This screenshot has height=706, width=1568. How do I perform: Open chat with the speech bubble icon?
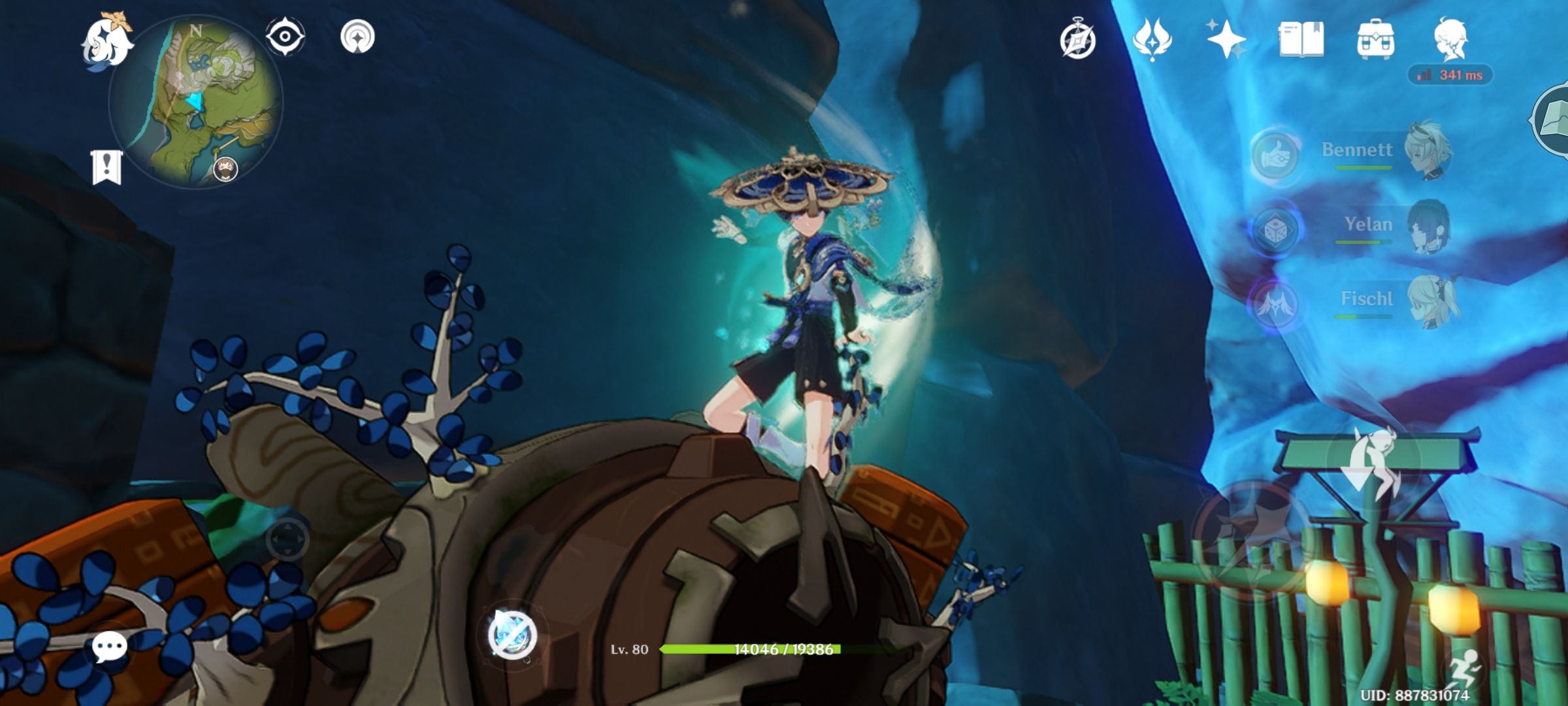110,647
